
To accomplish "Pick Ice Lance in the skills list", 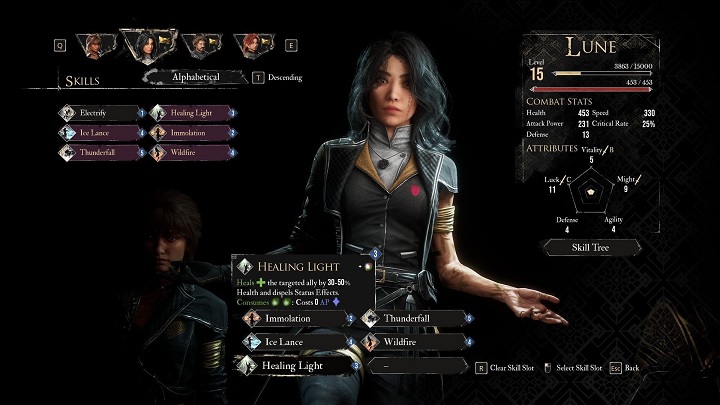I will tap(102, 132).
